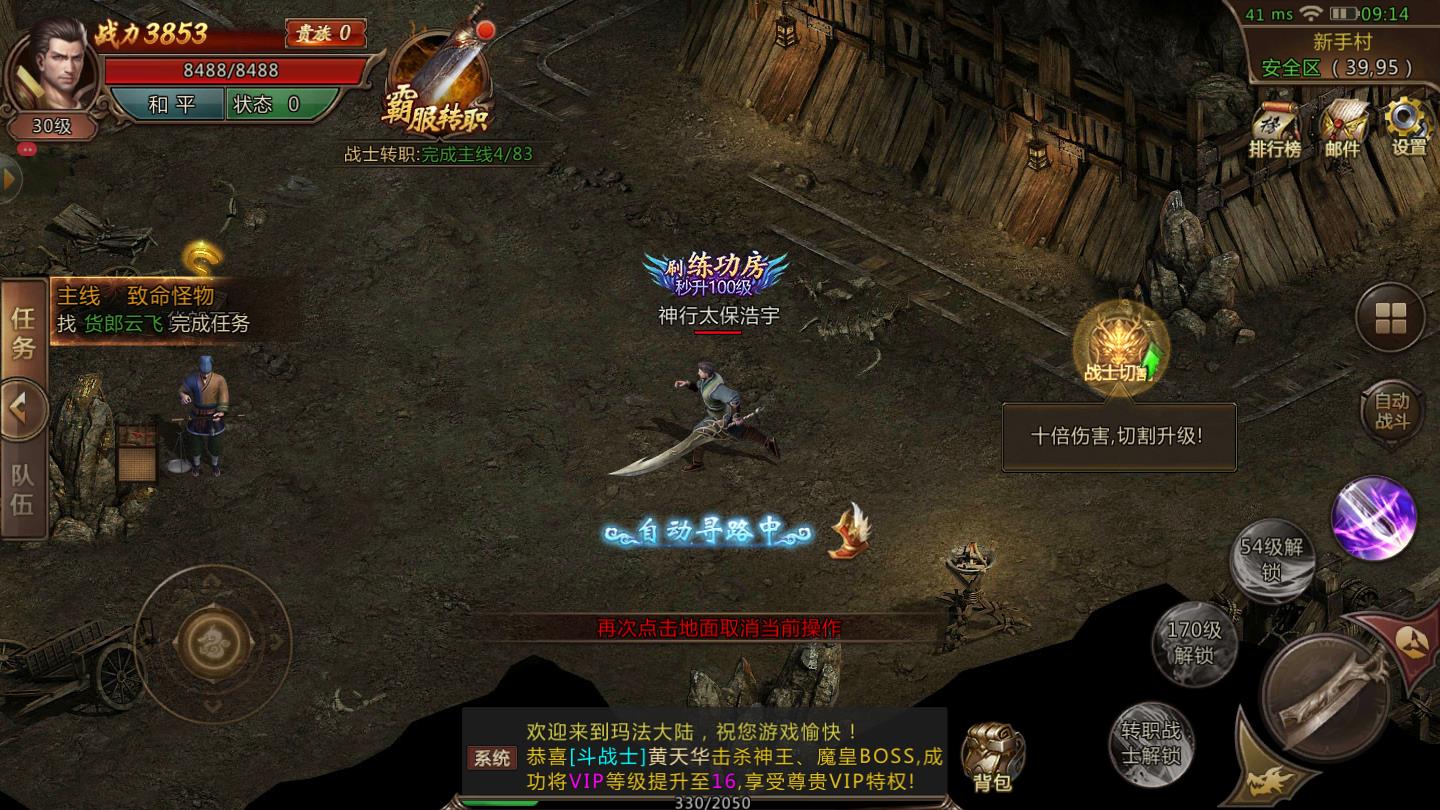This screenshot has width=1440, height=810.
Task: Open the 霸服转职 class change event
Action: tap(438, 85)
